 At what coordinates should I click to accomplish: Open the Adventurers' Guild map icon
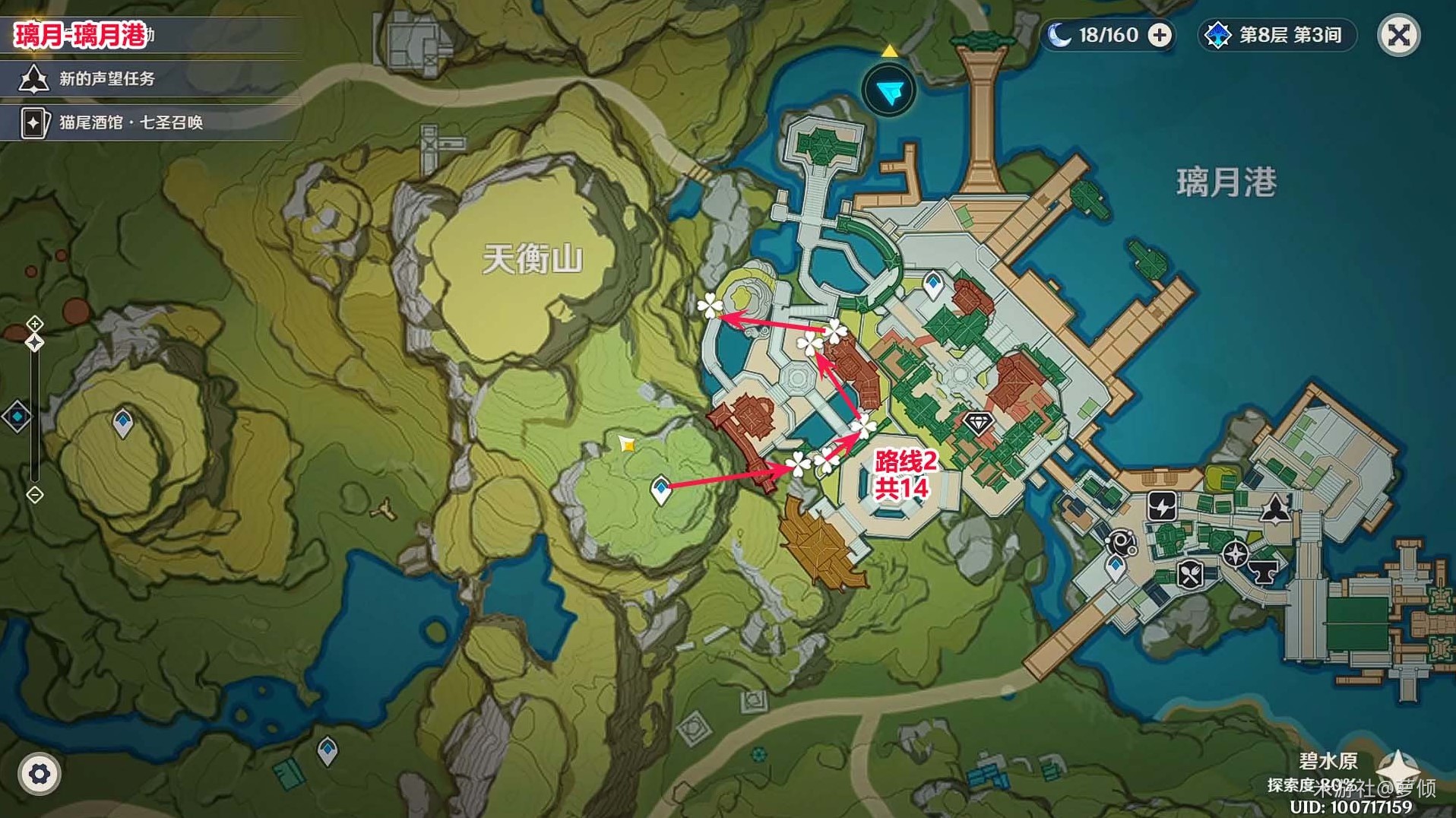(x=1275, y=510)
